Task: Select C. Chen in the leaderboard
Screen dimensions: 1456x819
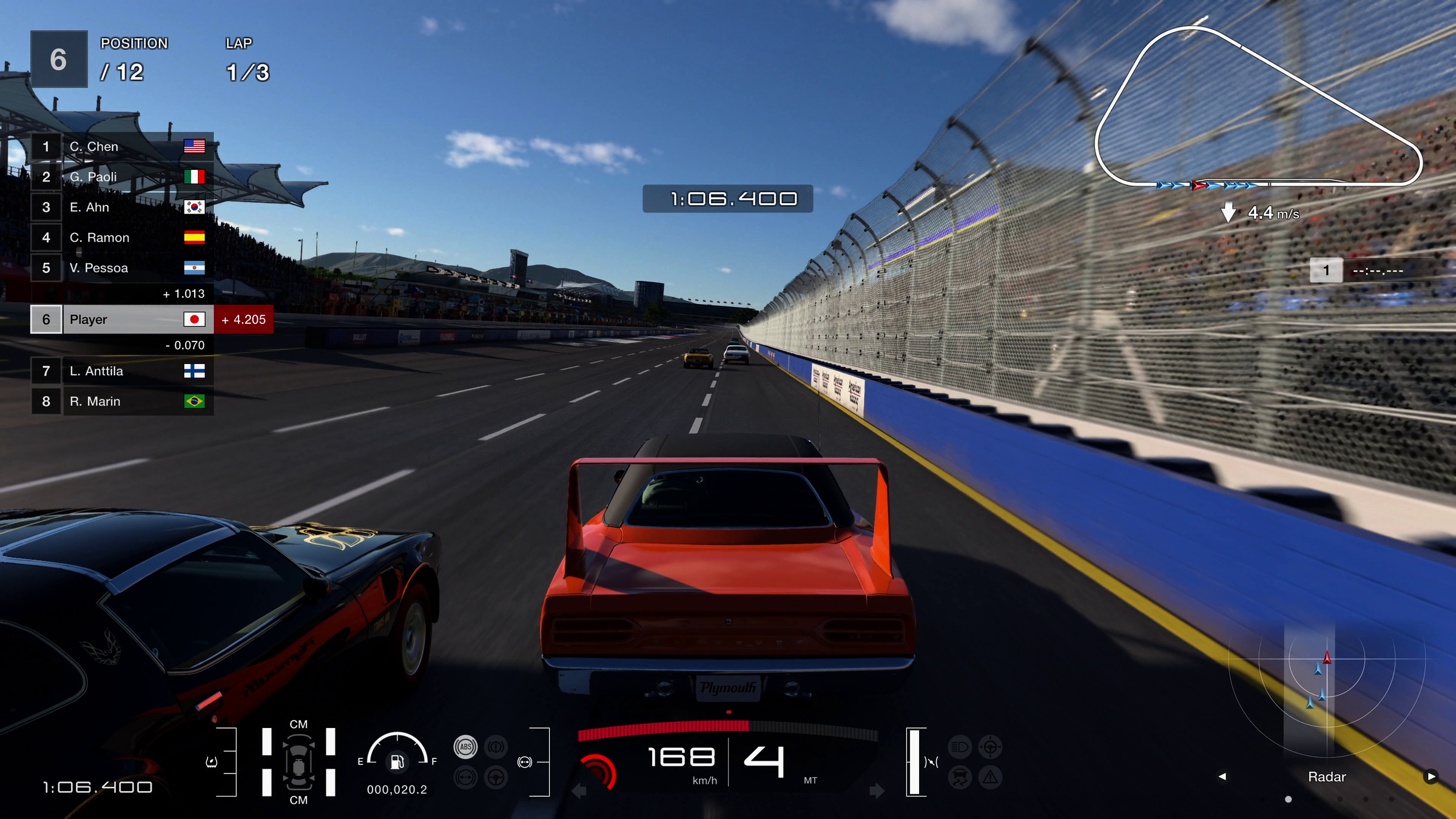Action: click(x=121, y=147)
